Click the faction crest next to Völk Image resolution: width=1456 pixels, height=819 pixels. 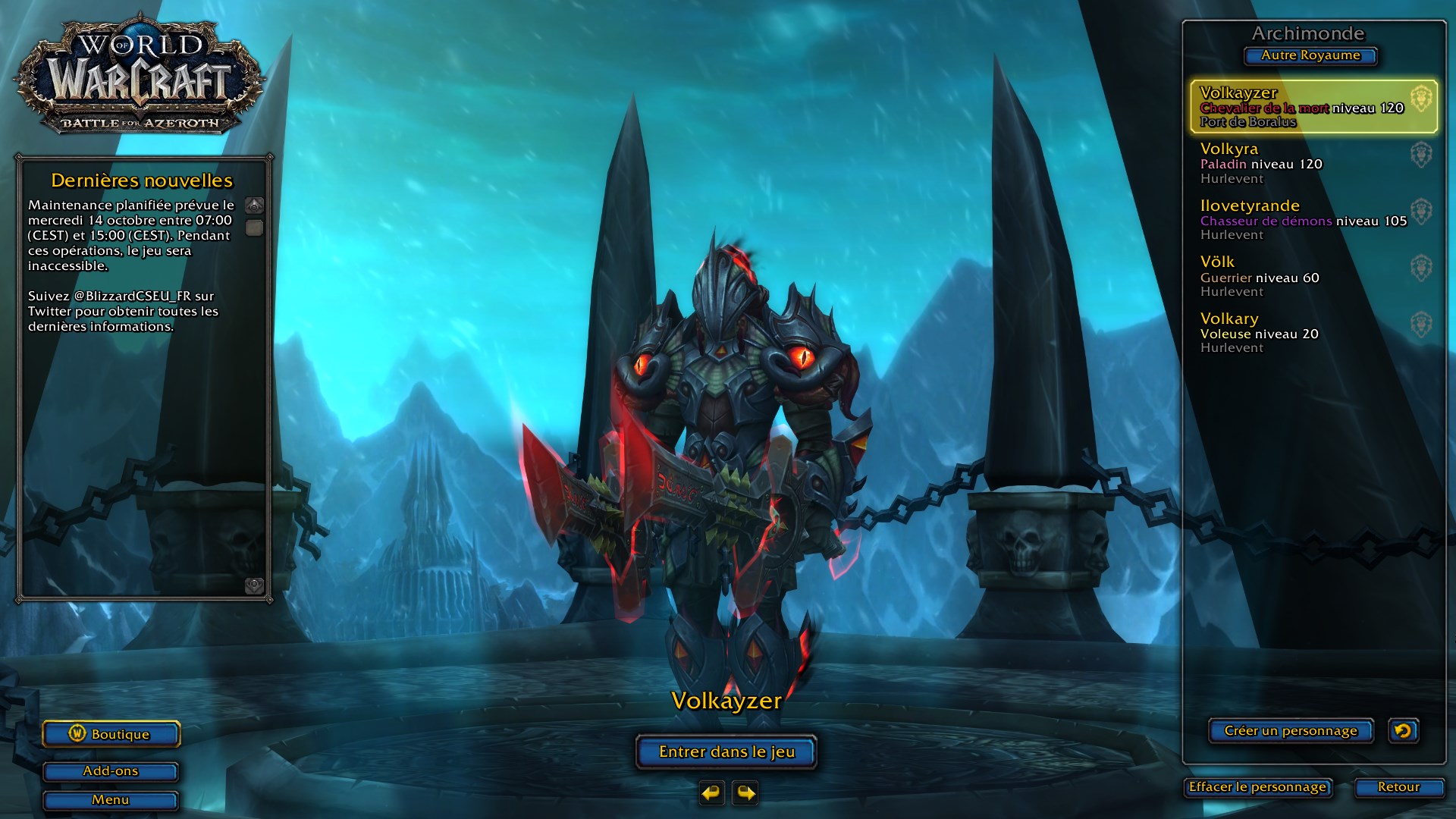[1423, 268]
